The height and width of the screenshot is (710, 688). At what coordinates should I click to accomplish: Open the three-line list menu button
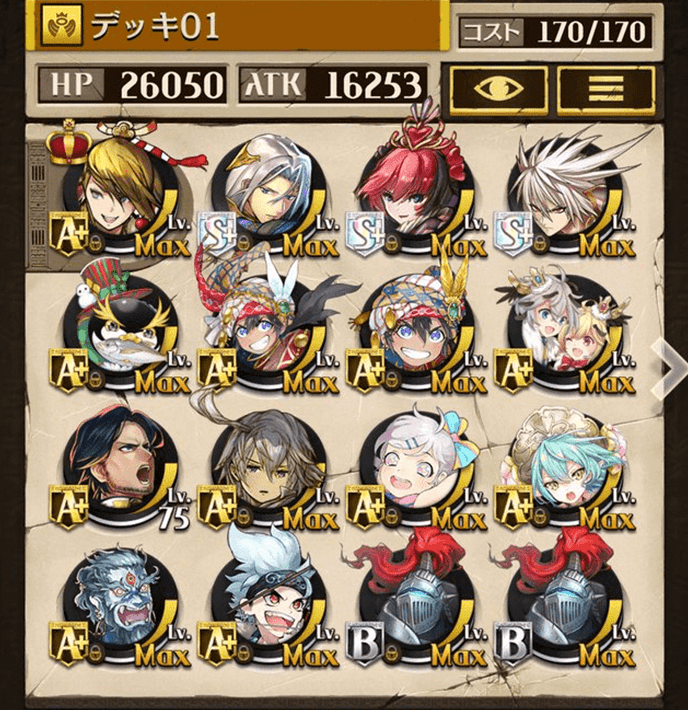(606, 88)
